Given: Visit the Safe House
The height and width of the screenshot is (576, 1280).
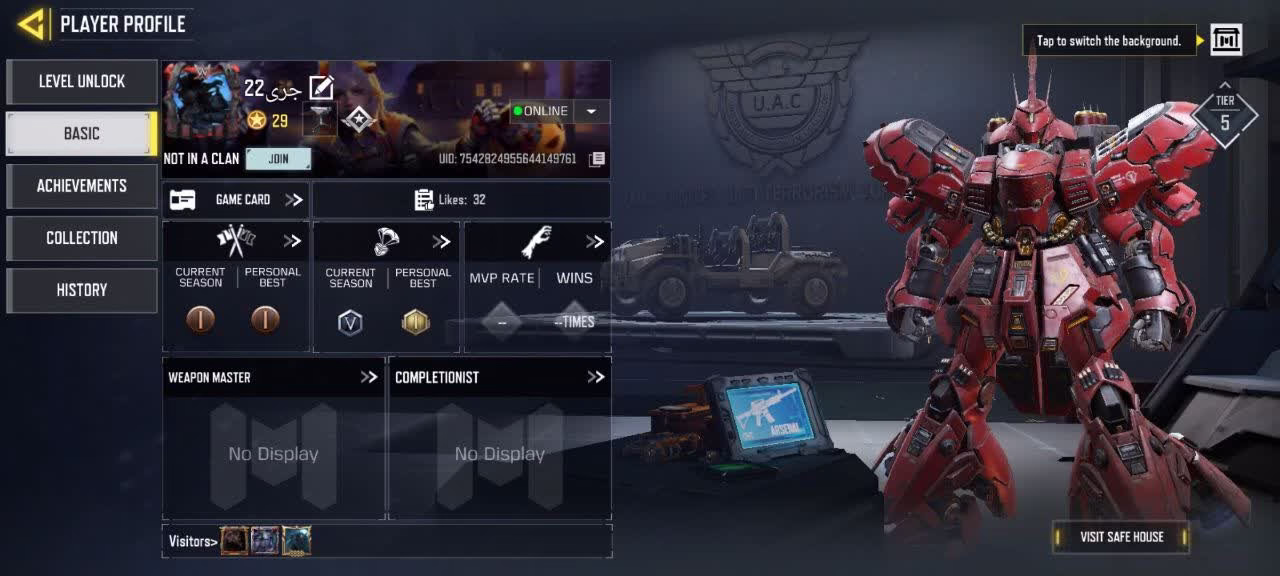Looking at the screenshot, I should [x=1121, y=537].
